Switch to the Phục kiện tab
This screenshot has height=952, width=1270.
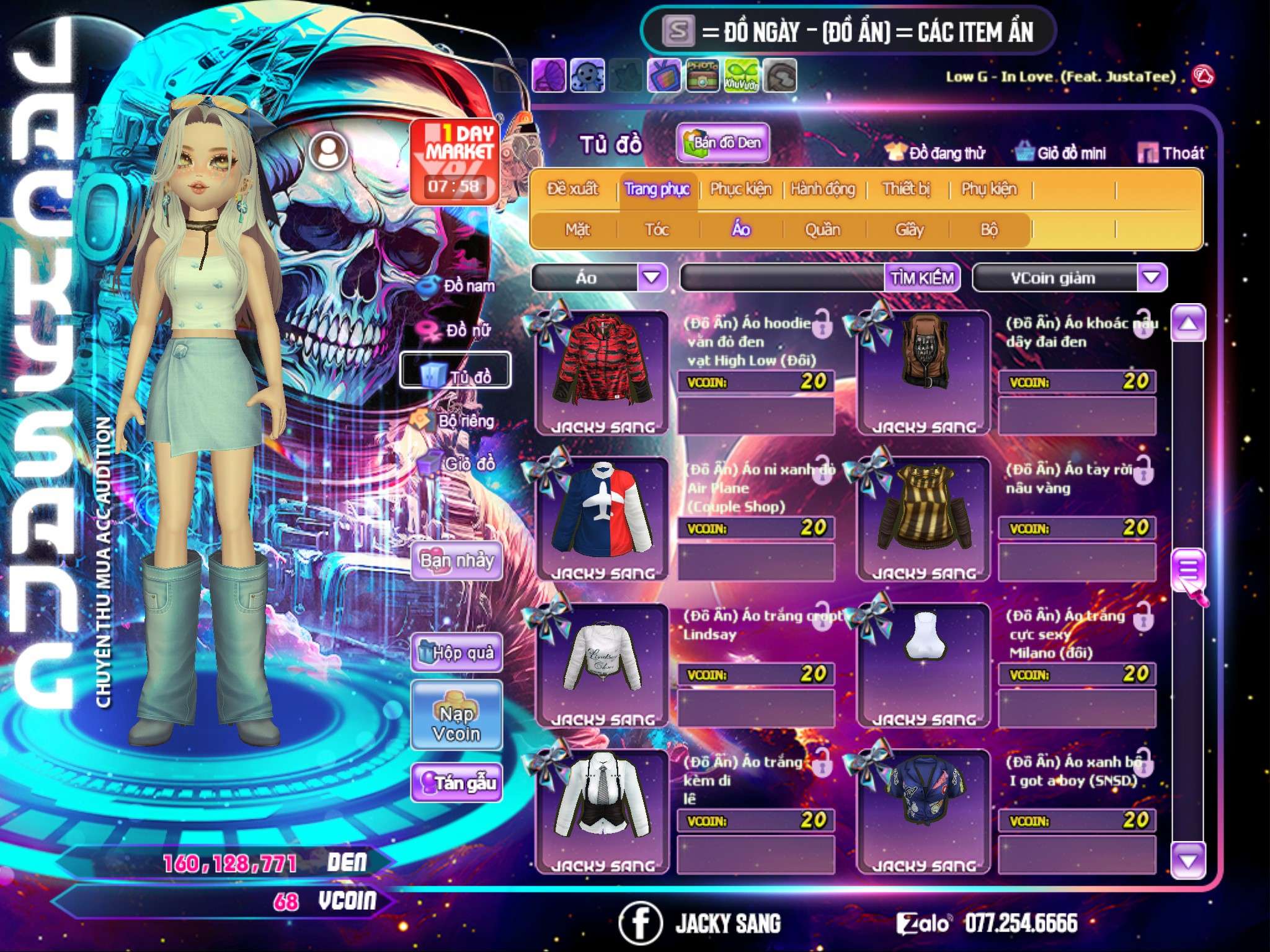pos(740,189)
